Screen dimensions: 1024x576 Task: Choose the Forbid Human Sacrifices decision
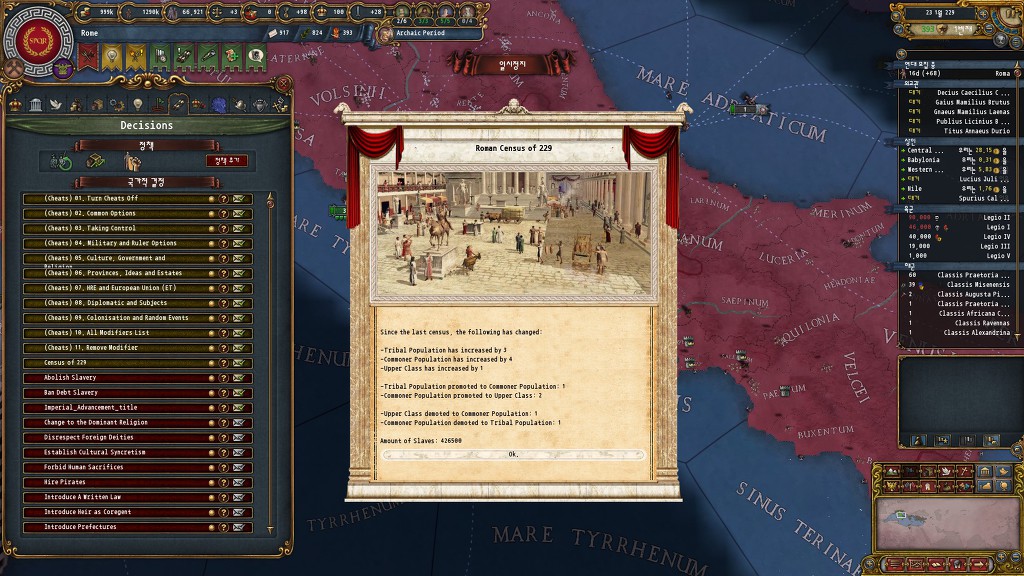pos(115,468)
